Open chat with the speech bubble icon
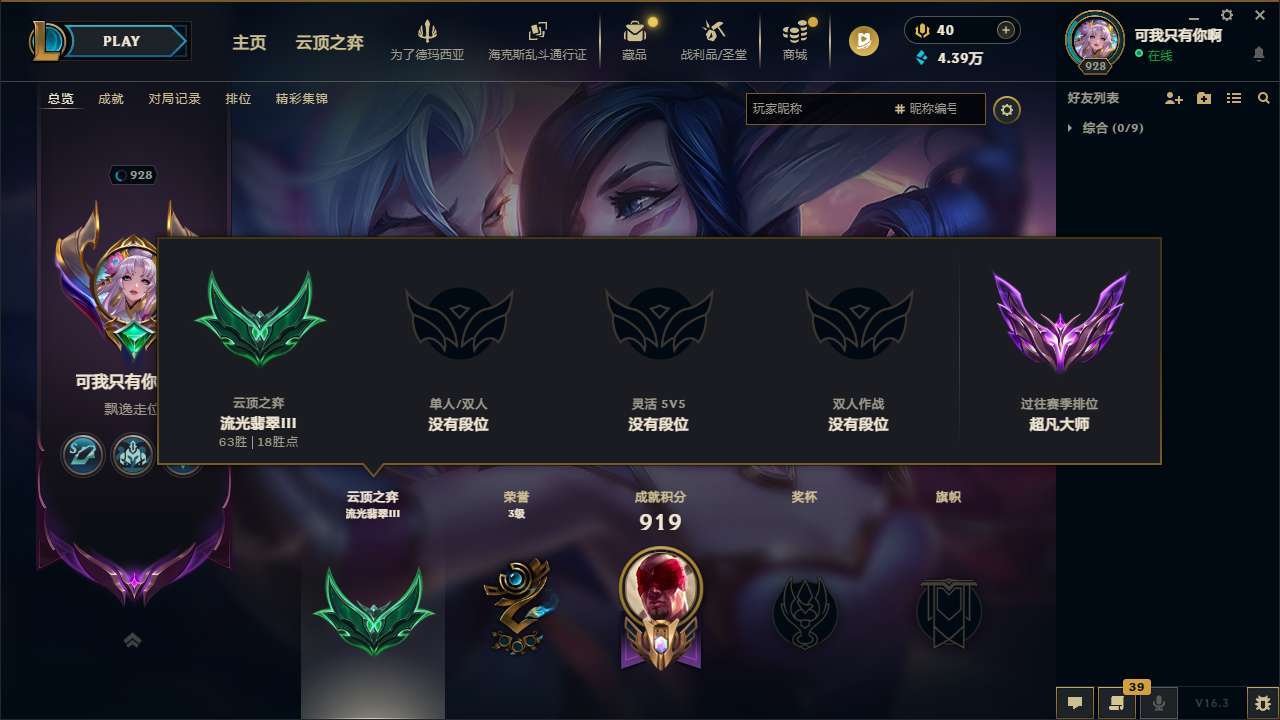1280x720 pixels. 1075,703
